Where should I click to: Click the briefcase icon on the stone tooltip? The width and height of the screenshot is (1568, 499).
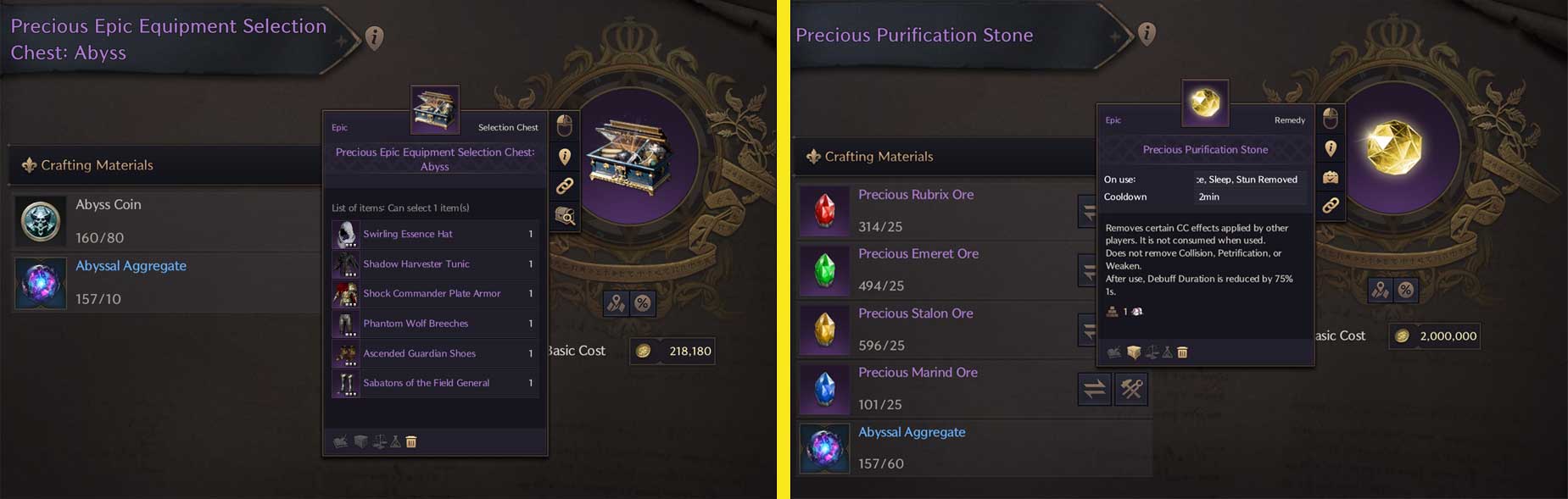(1331, 177)
